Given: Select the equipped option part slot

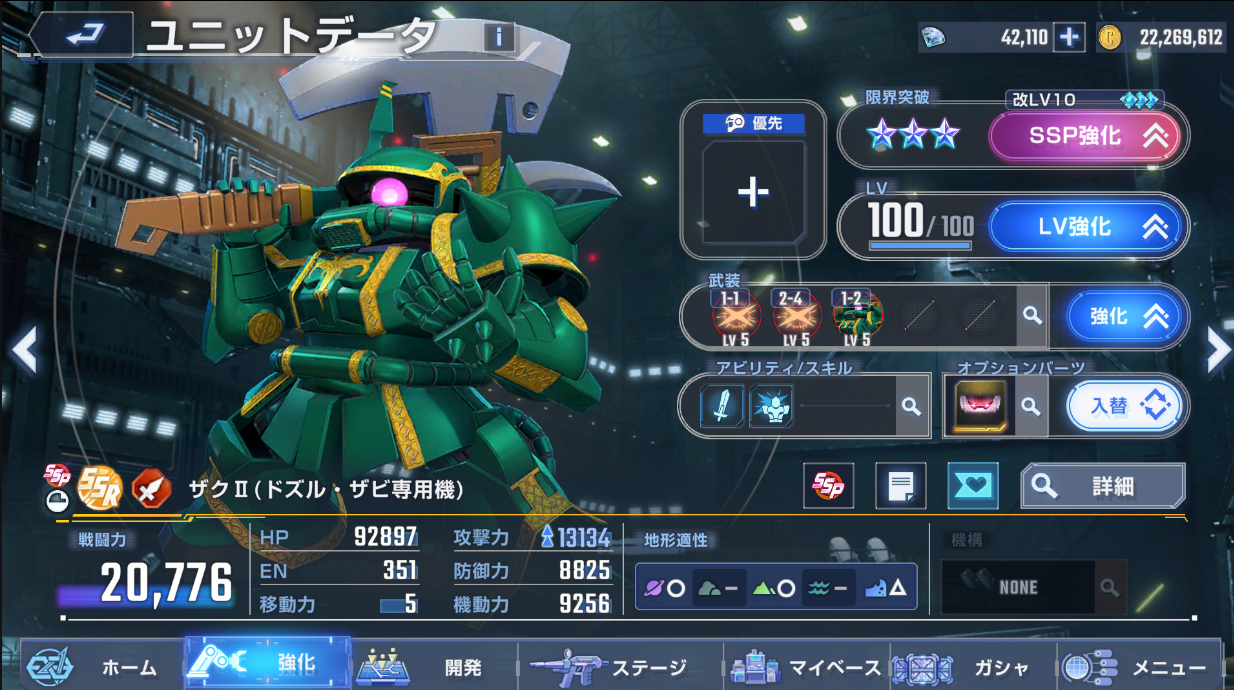Looking at the screenshot, I should (979, 407).
